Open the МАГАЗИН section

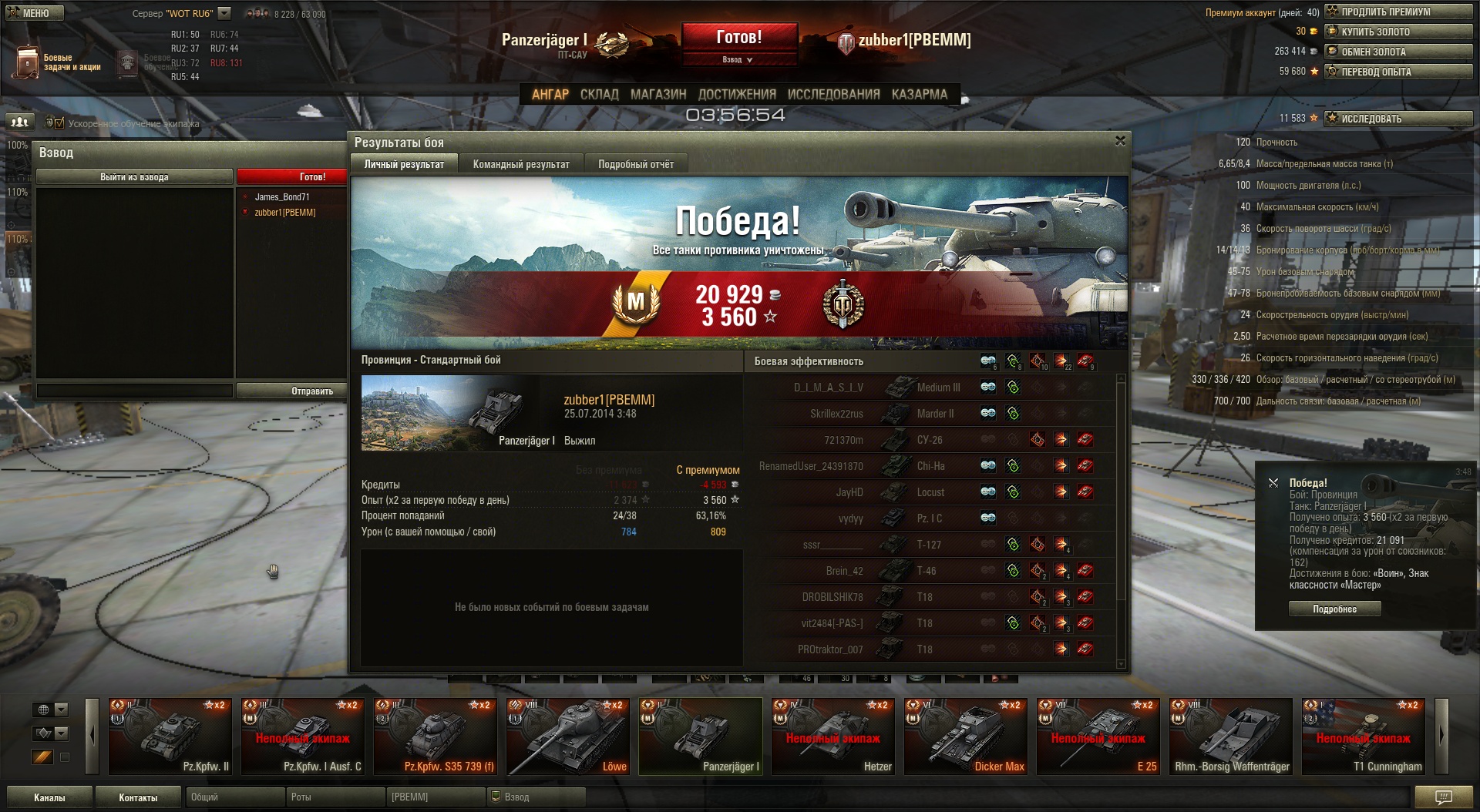(658, 94)
